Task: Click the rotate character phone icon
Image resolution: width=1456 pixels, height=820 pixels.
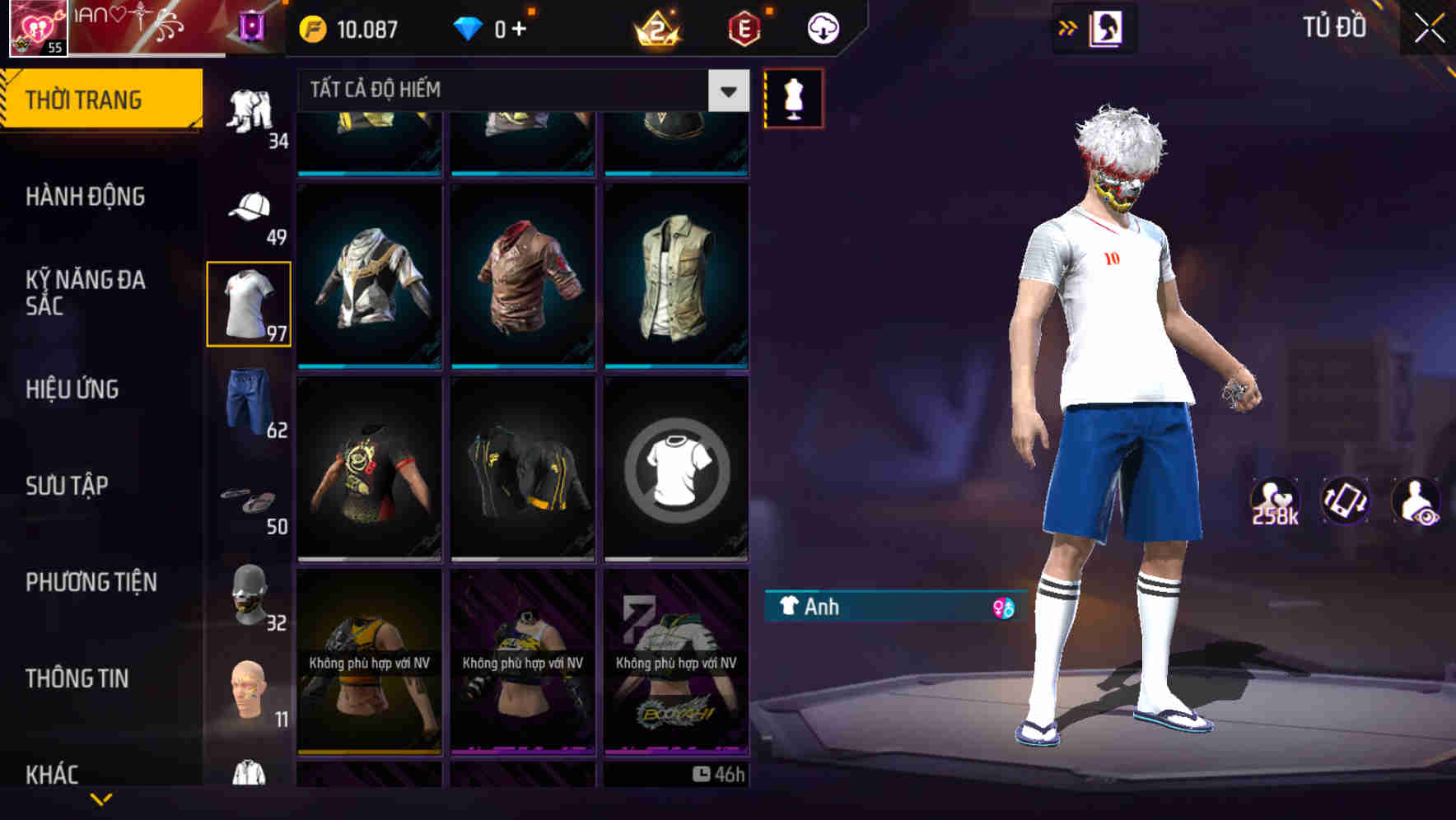Action: (1346, 501)
